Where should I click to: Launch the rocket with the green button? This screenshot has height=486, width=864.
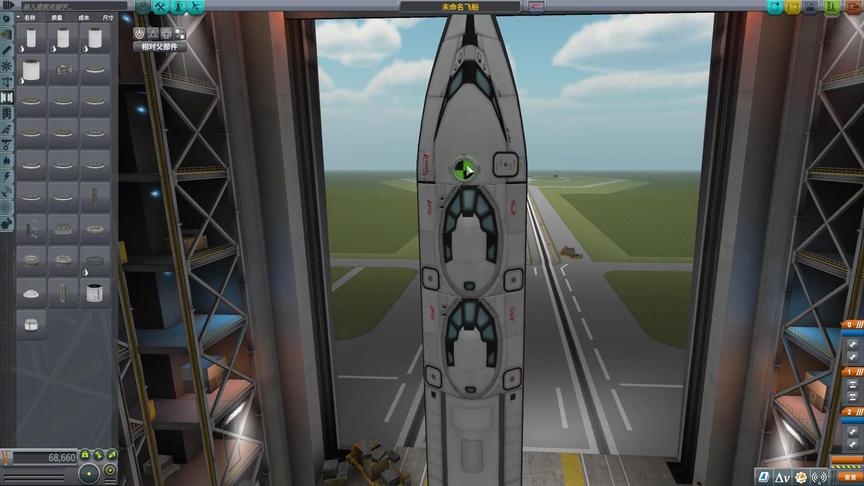(x=835, y=7)
